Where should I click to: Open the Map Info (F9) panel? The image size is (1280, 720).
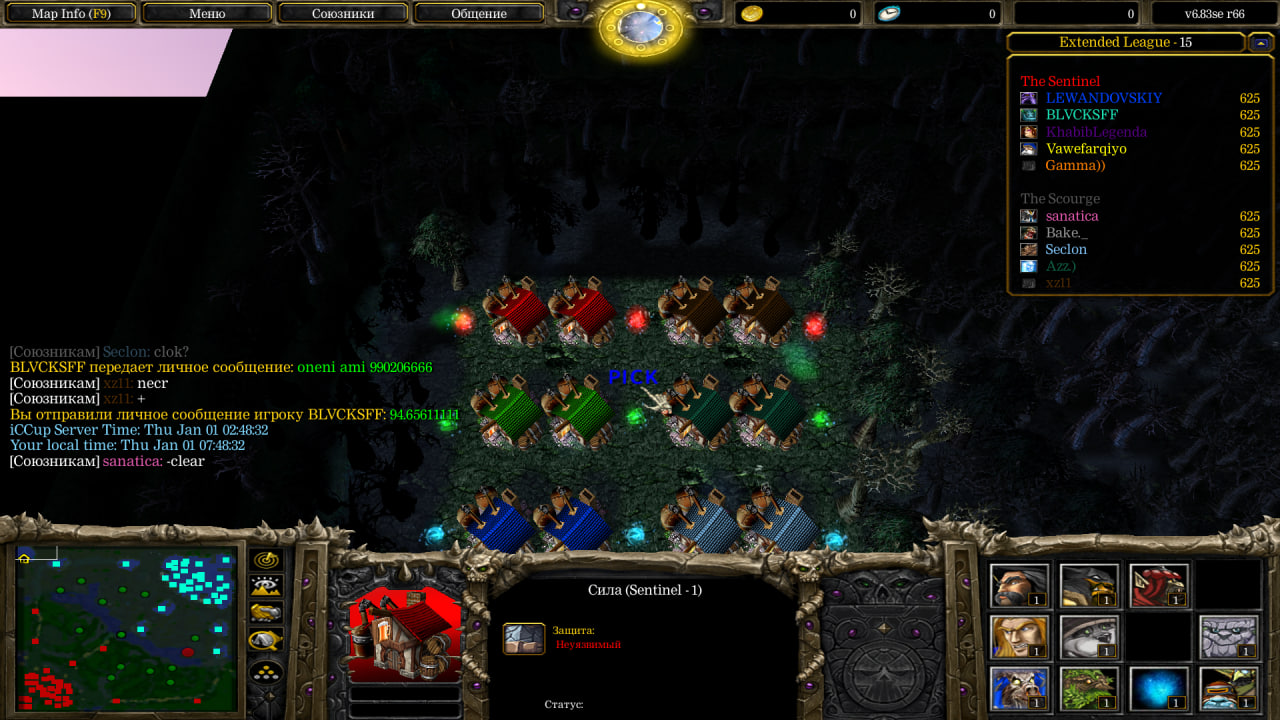(71, 14)
